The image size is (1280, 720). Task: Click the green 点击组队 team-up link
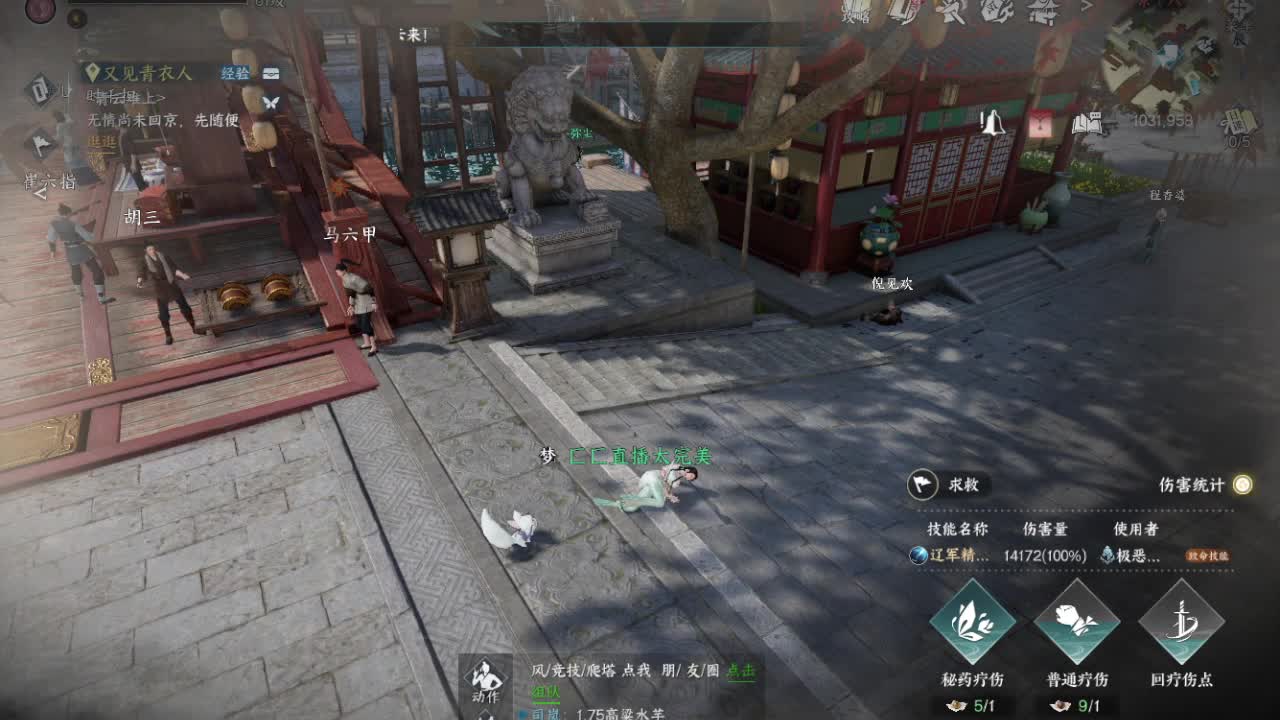click(742, 669)
